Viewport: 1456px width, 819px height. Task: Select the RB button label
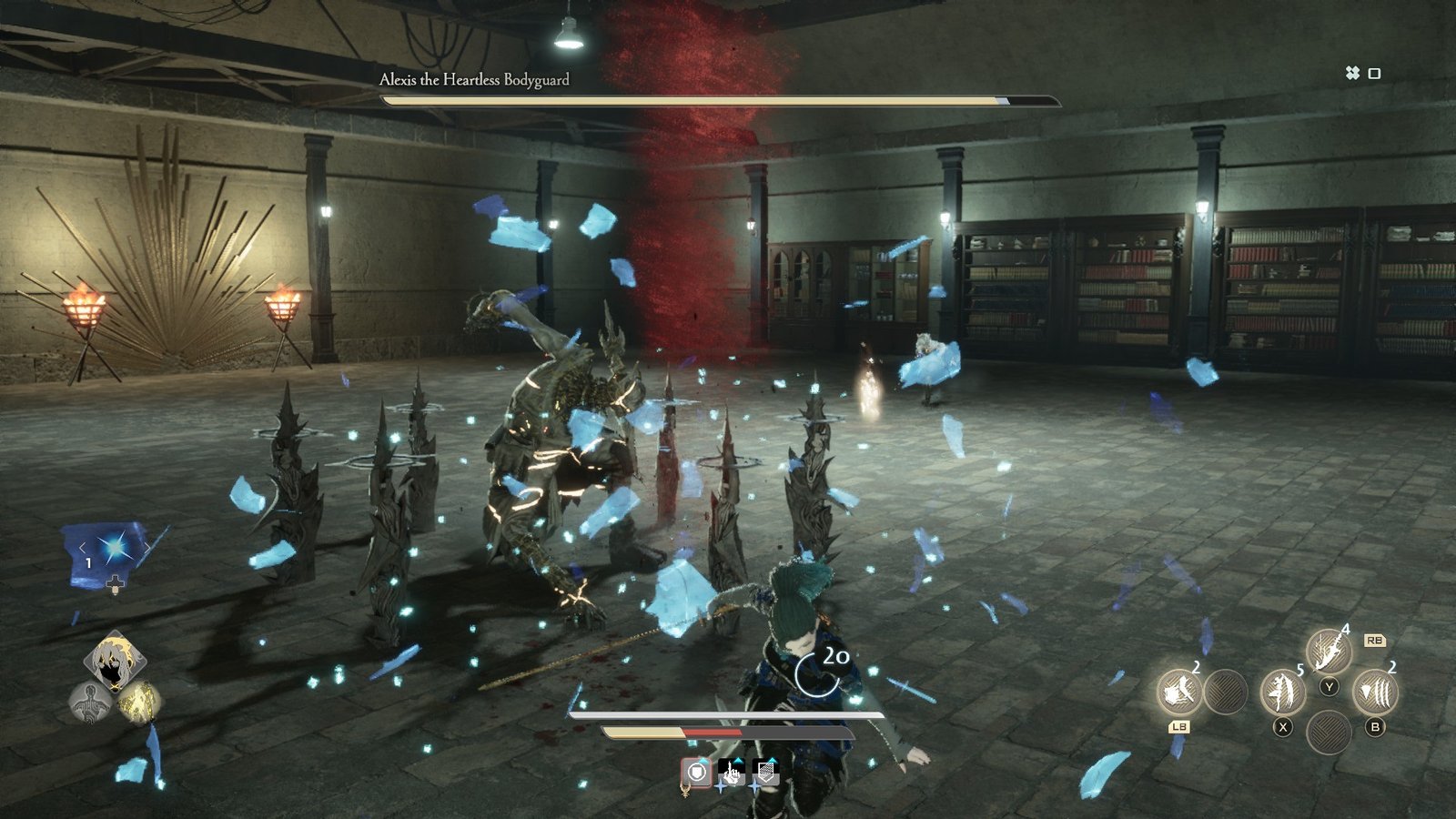click(1375, 641)
